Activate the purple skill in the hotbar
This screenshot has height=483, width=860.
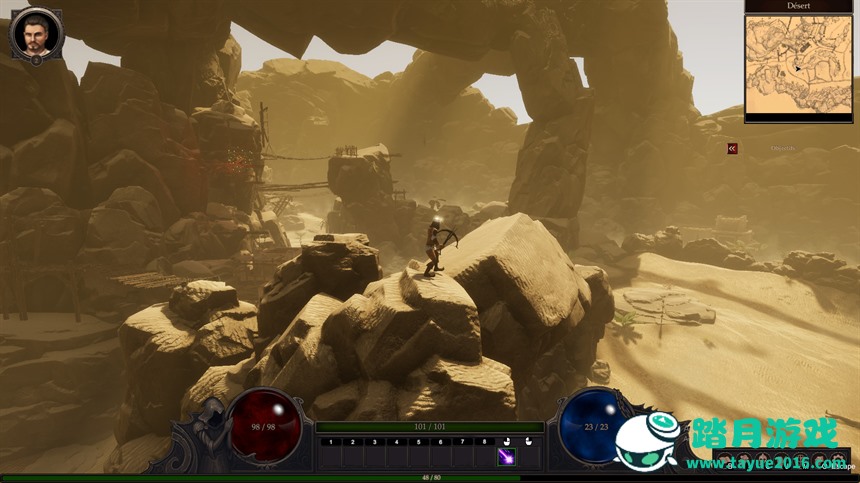506,457
